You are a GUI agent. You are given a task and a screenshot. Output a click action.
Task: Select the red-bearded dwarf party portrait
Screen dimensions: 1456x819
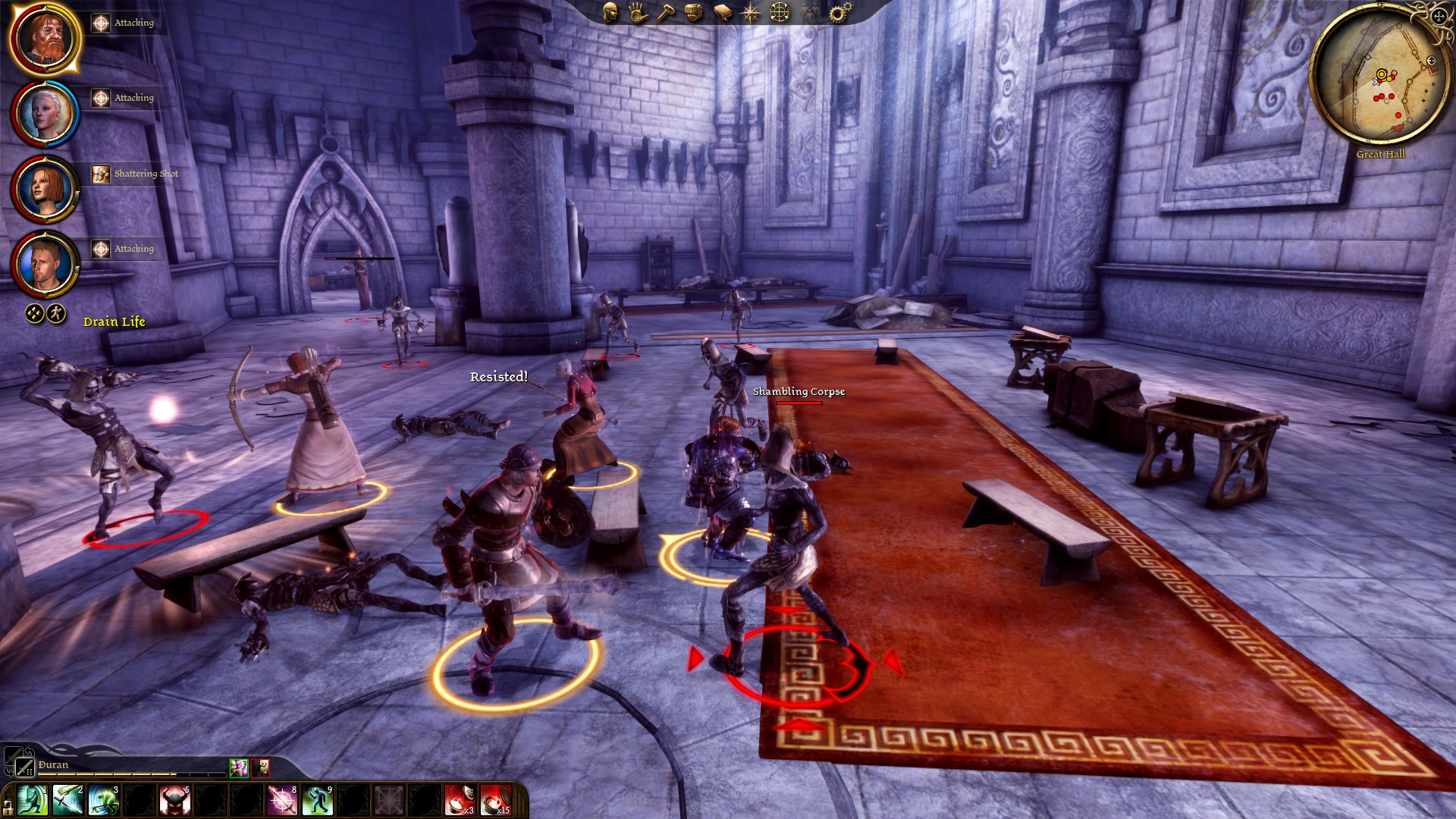tap(45, 38)
